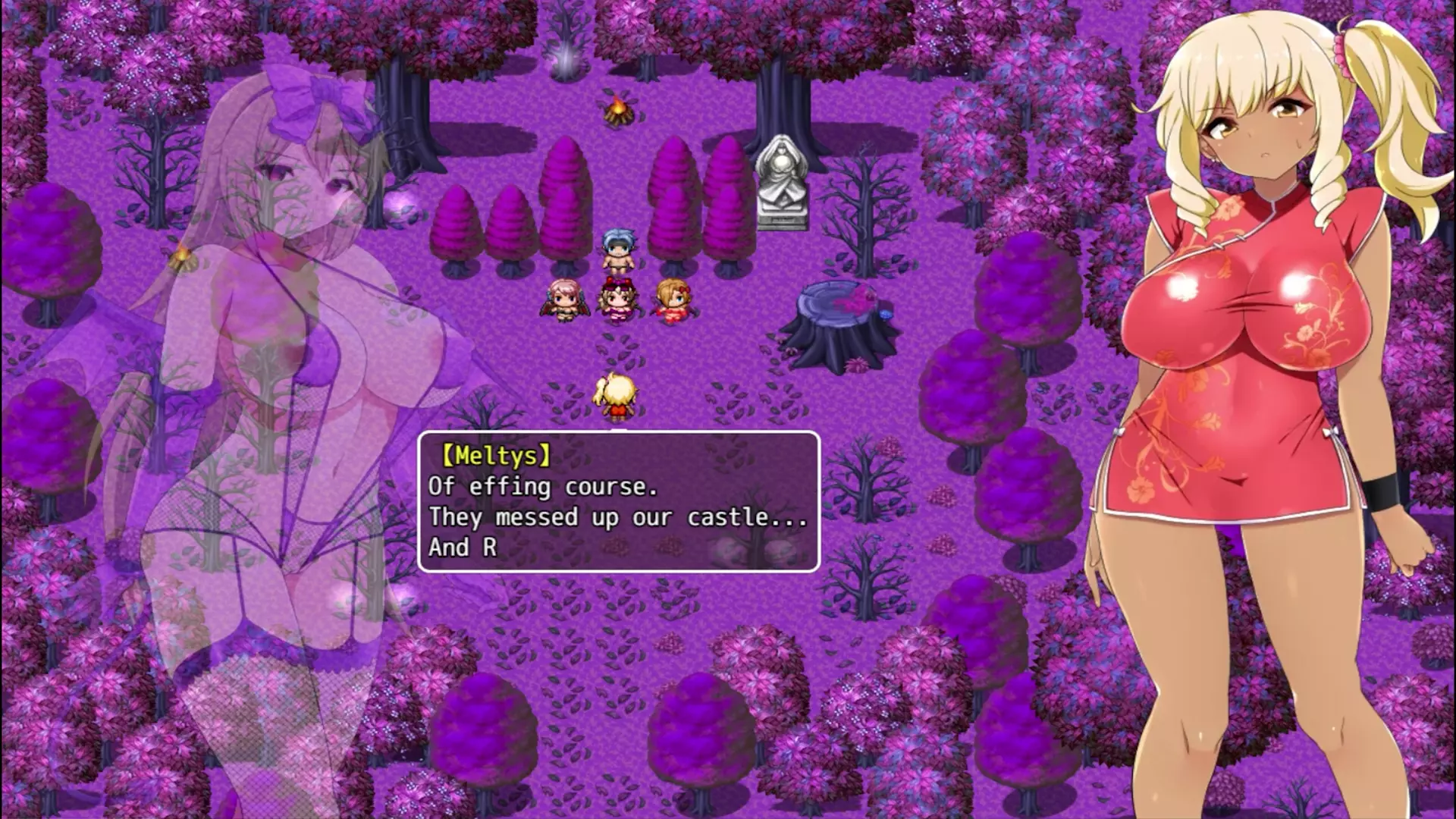Advance the Meltys dialogue message box
This screenshot has height=819, width=1456.
point(619,501)
